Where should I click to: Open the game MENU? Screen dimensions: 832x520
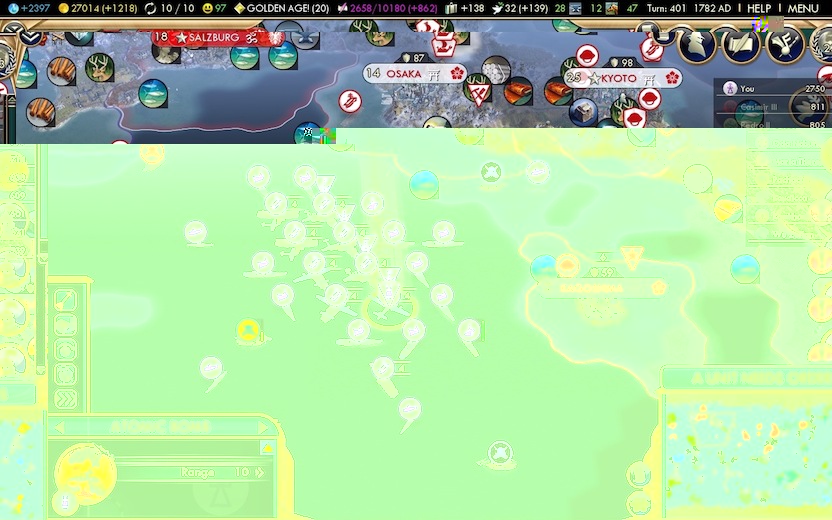point(802,8)
